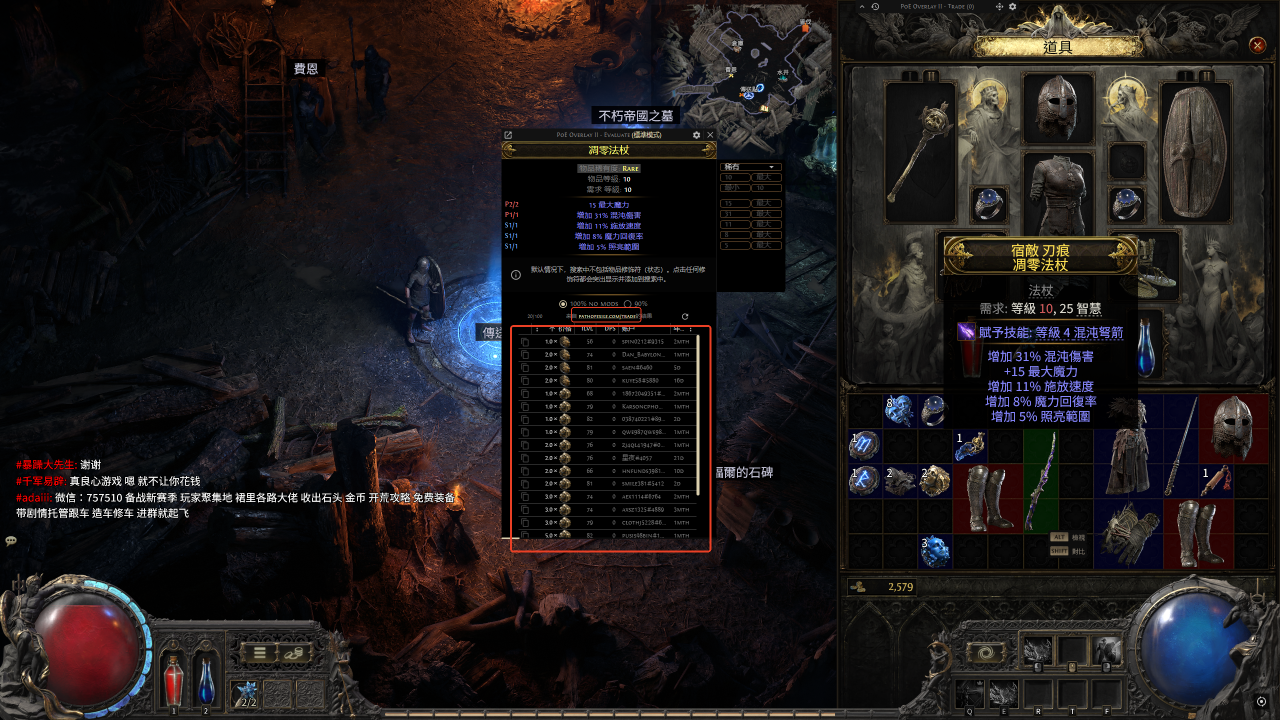1280x720 pixels.
Task: Click the red life flask slot
Action: pos(173,681)
